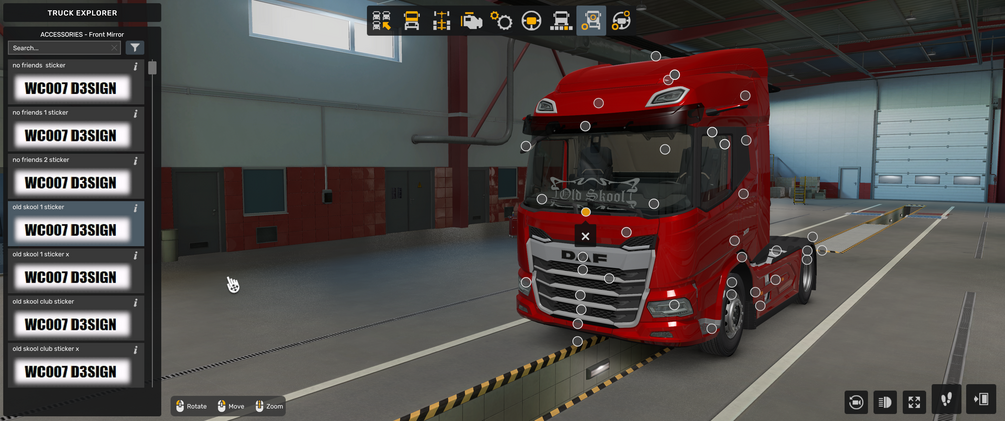Show info for "no friends sticker"

136,66
